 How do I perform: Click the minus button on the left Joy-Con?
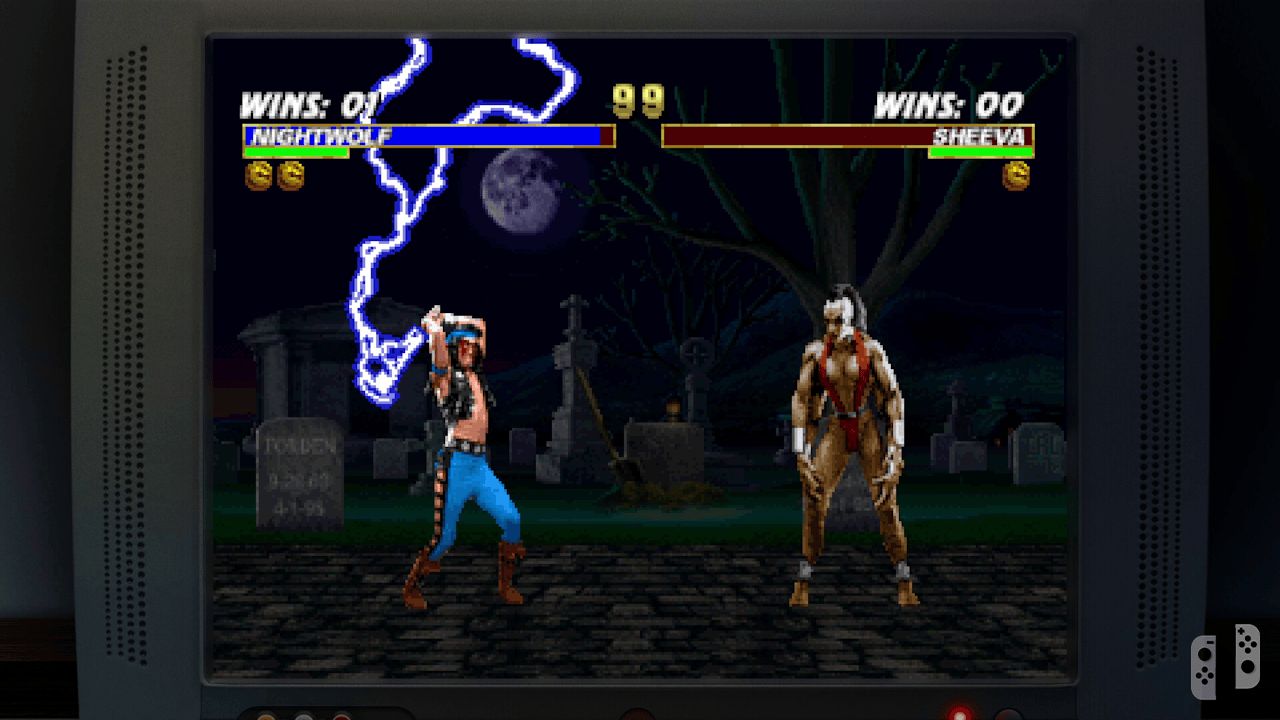click(x=1210, y=642)
